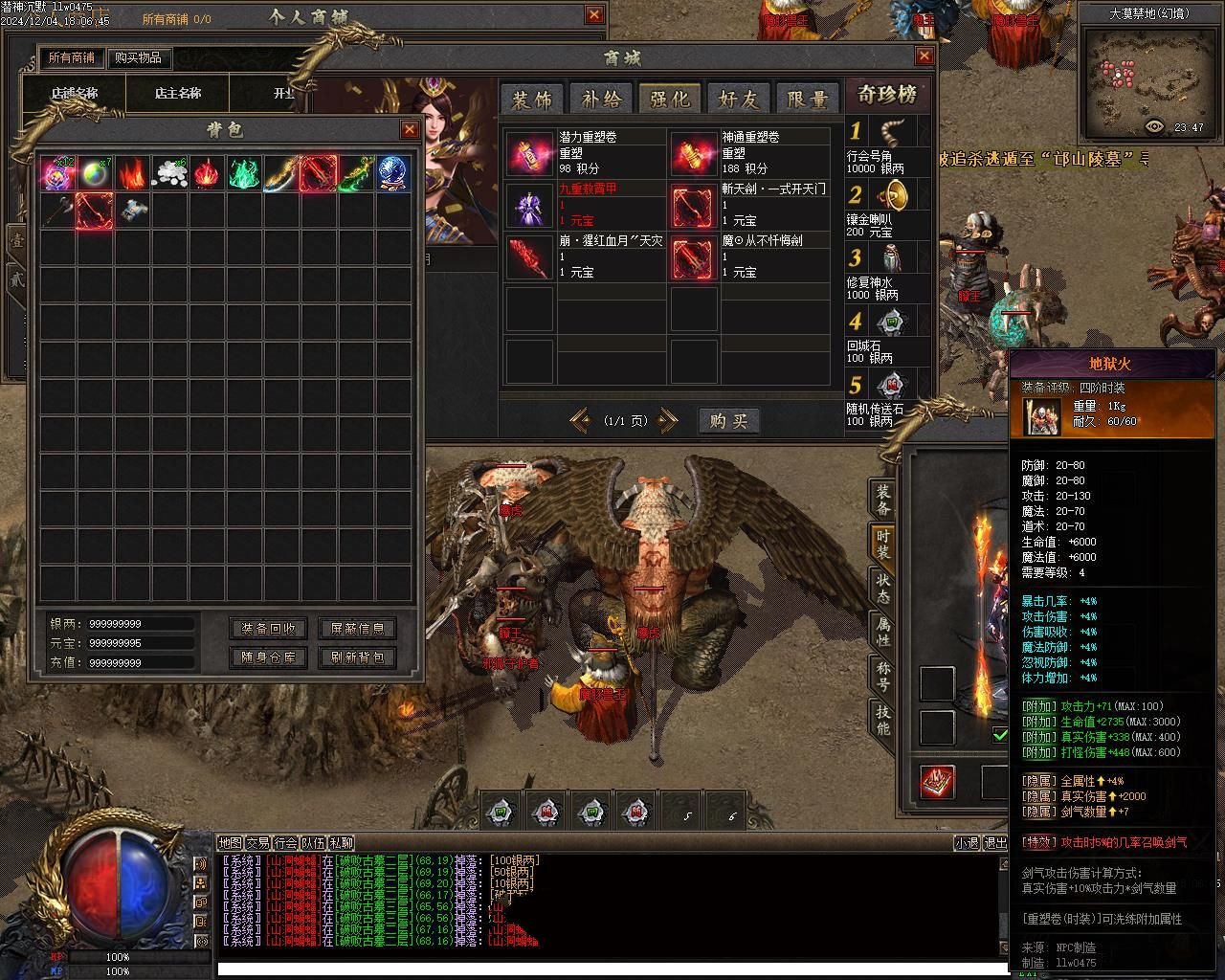Pick the white silver pile item slot
Image resolution: width=1225 pixels, height=980 pixels.
[x=169, y=173]
